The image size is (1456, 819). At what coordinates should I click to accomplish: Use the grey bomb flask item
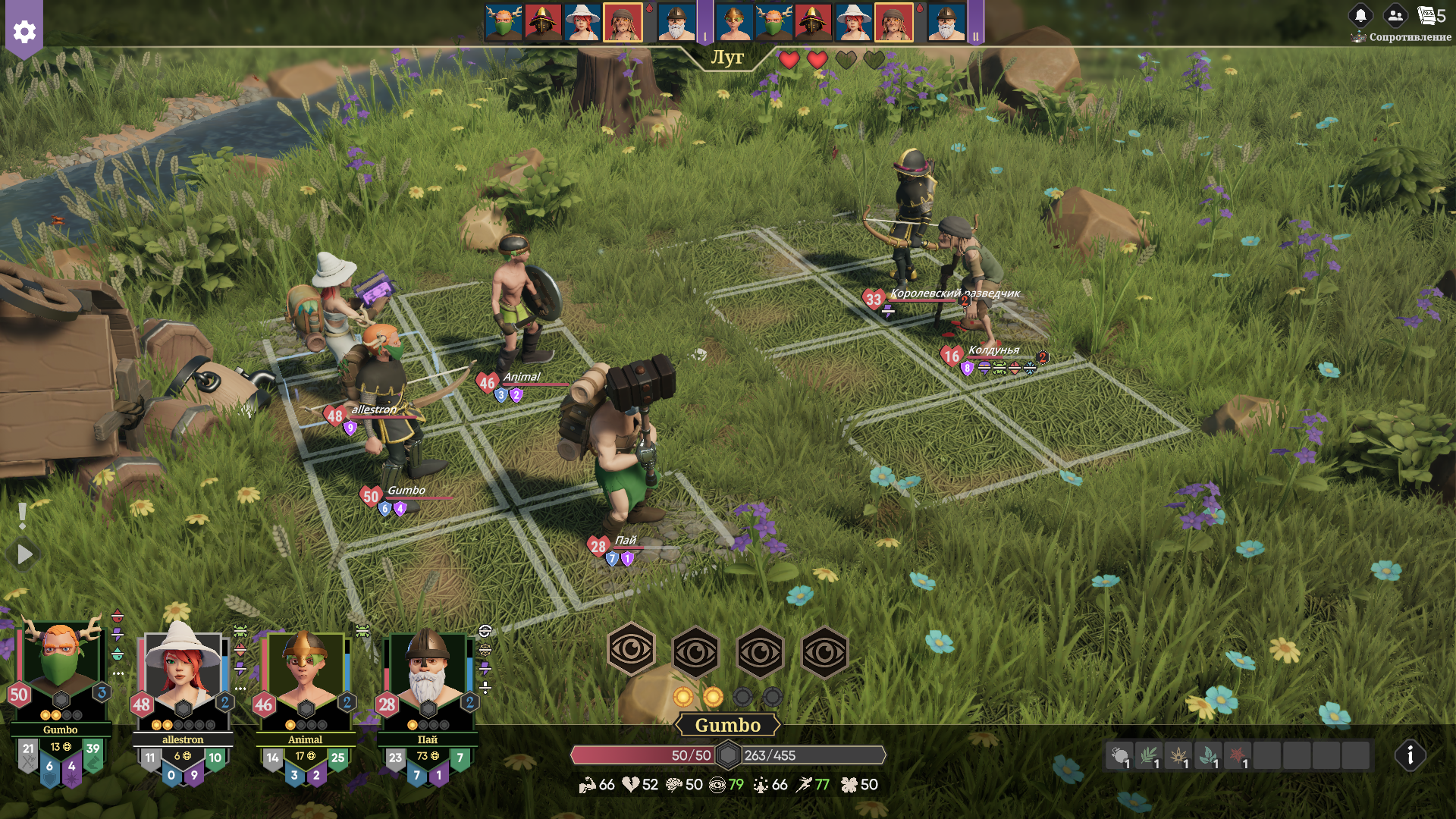point(1119,756)
